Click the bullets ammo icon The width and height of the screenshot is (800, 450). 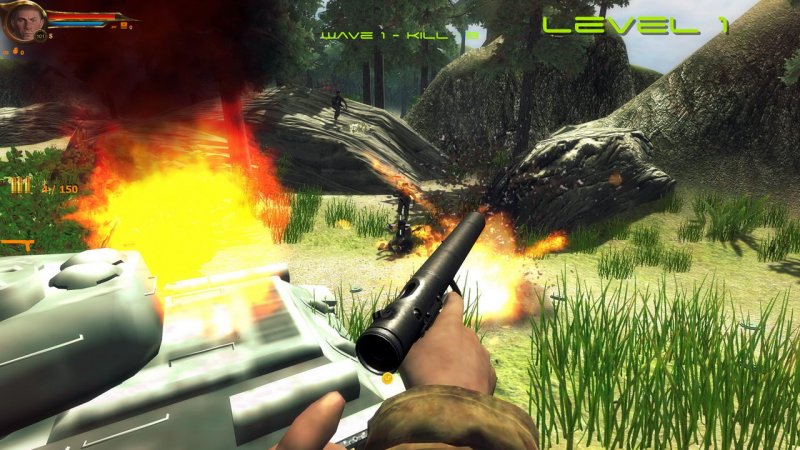point(20,186)
